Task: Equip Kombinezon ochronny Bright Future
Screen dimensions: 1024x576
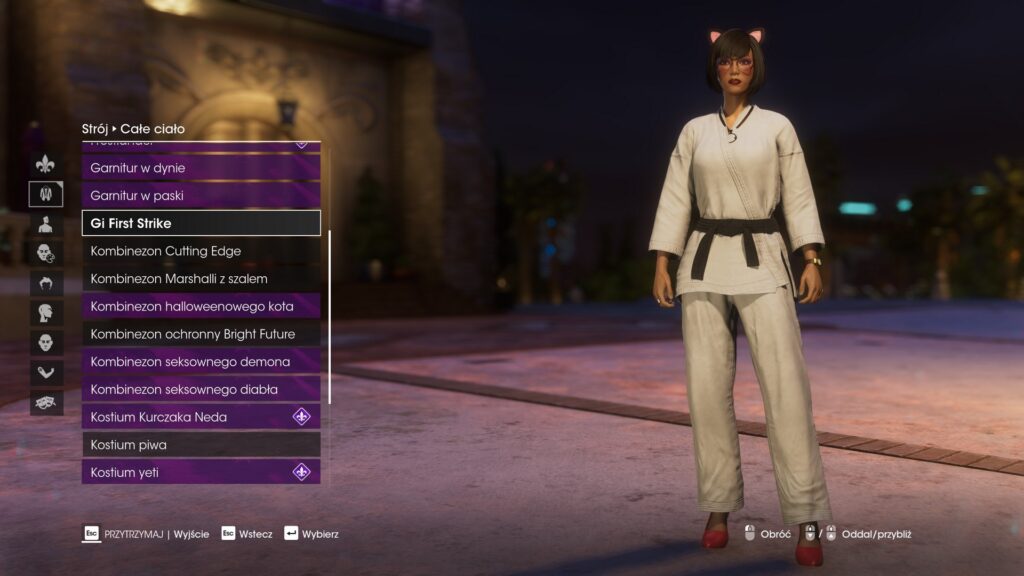Action: coord(200,334)
